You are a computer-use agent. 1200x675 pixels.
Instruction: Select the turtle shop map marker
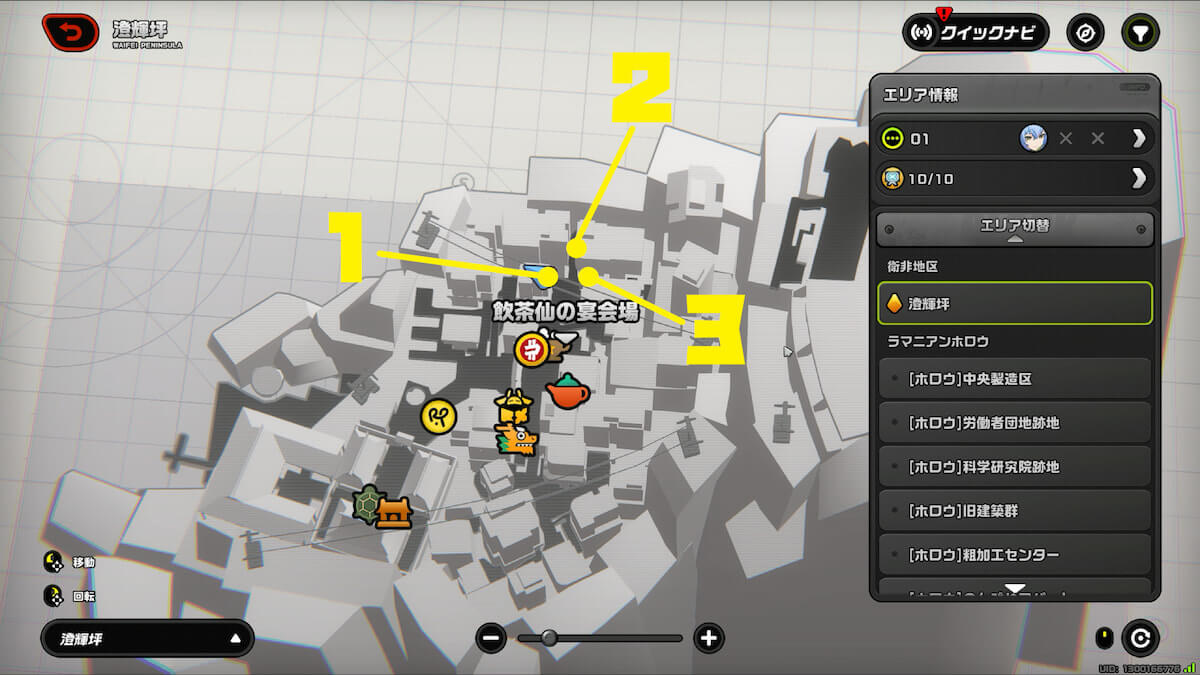(x=369, y=505)
